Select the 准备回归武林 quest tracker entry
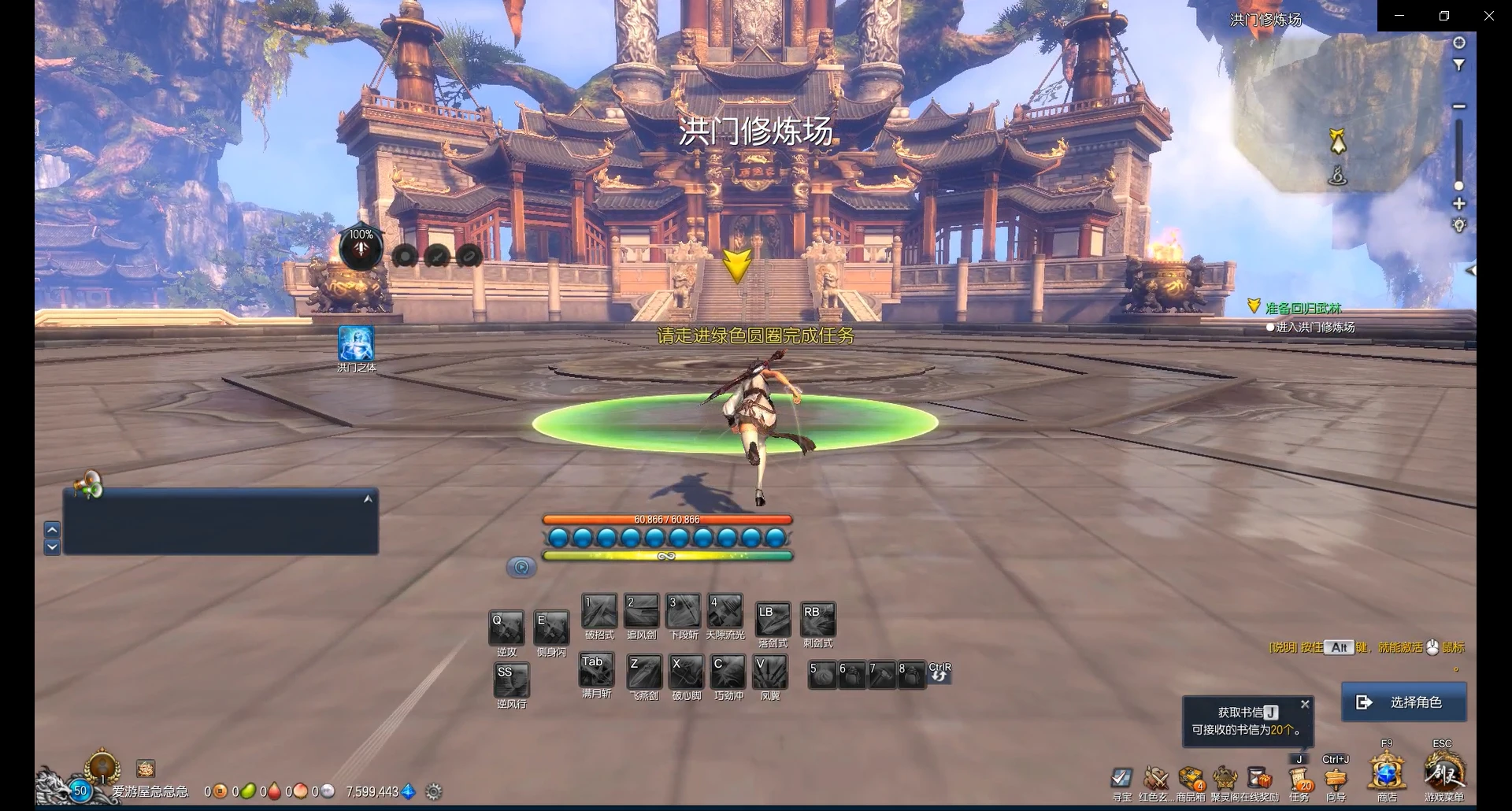Viewport: 1512px width, 811px height. [1303, 308]
